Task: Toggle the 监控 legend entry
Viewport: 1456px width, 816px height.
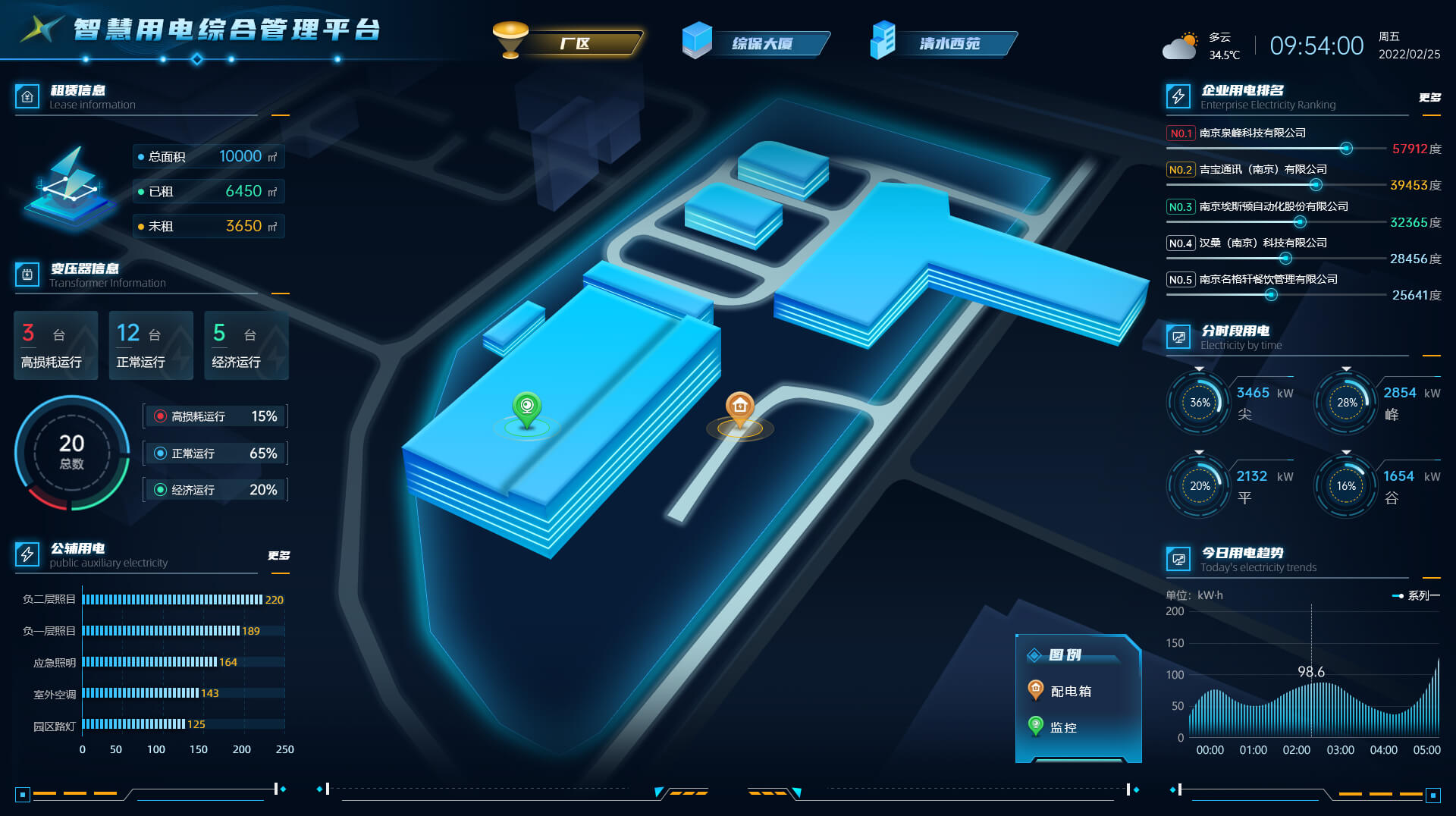Action: [1053, 727]
